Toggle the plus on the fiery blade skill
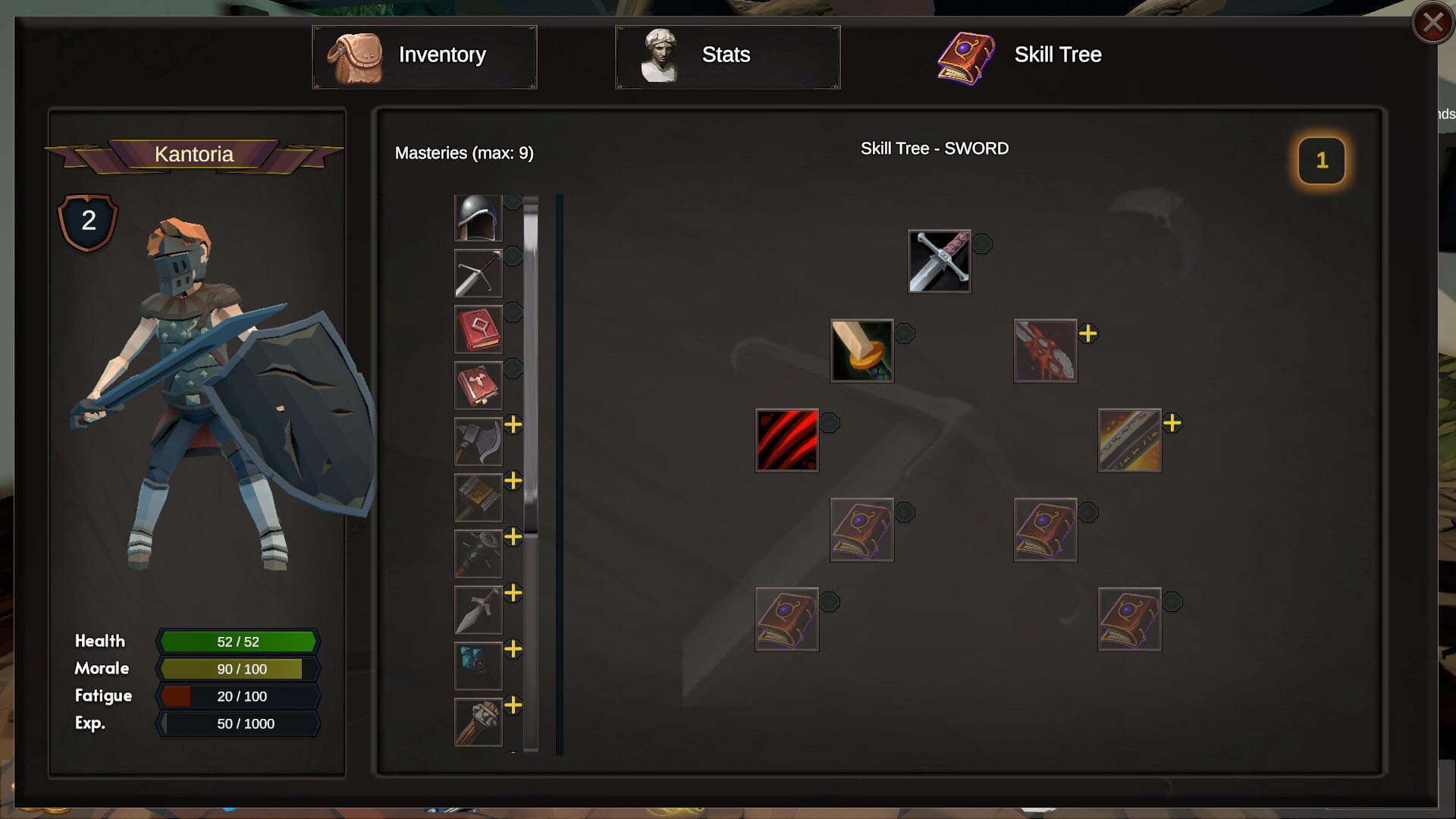1456x819 pixels. (1174, 422)
